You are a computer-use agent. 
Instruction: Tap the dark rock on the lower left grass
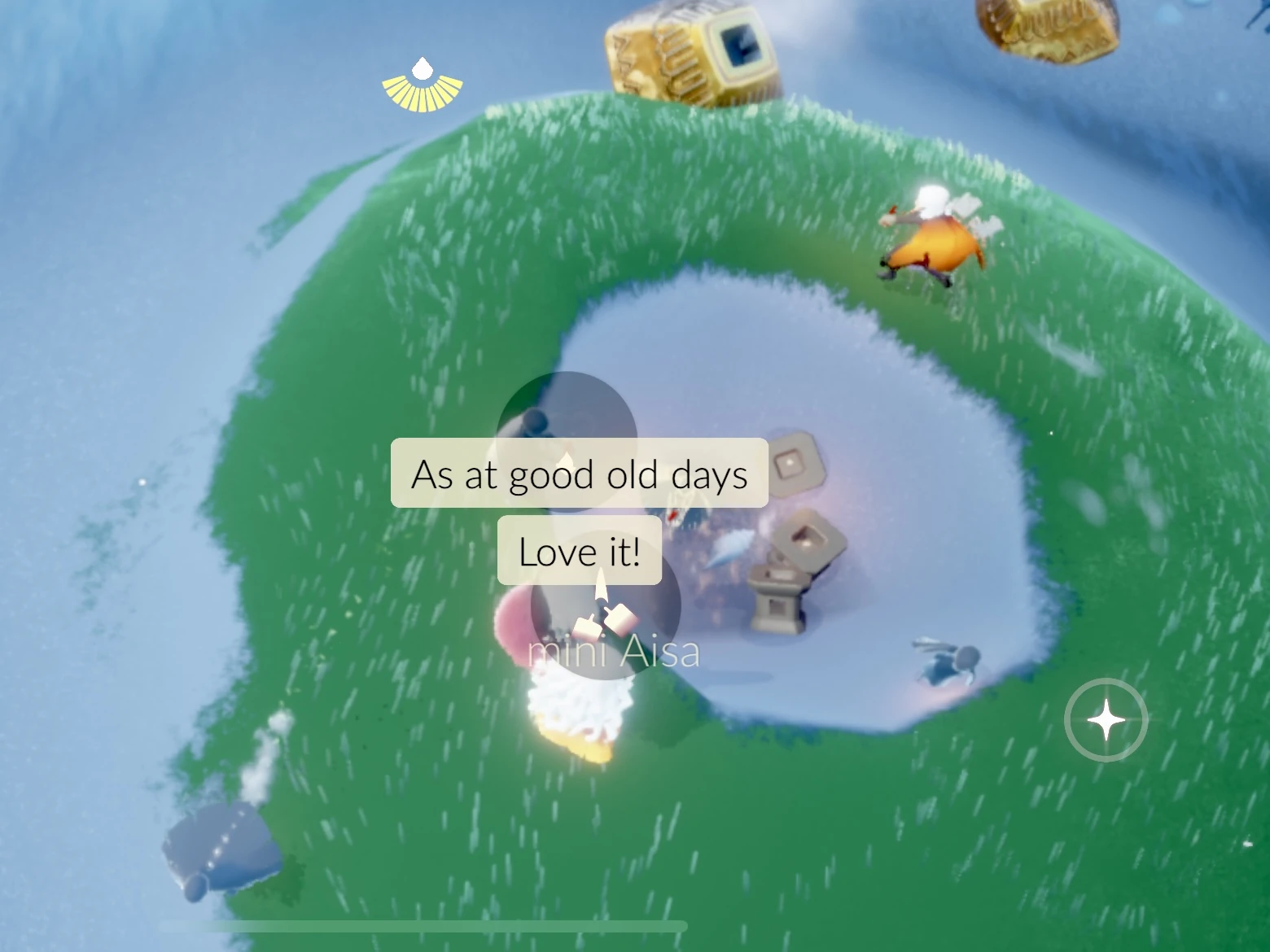tap(220, 846)
